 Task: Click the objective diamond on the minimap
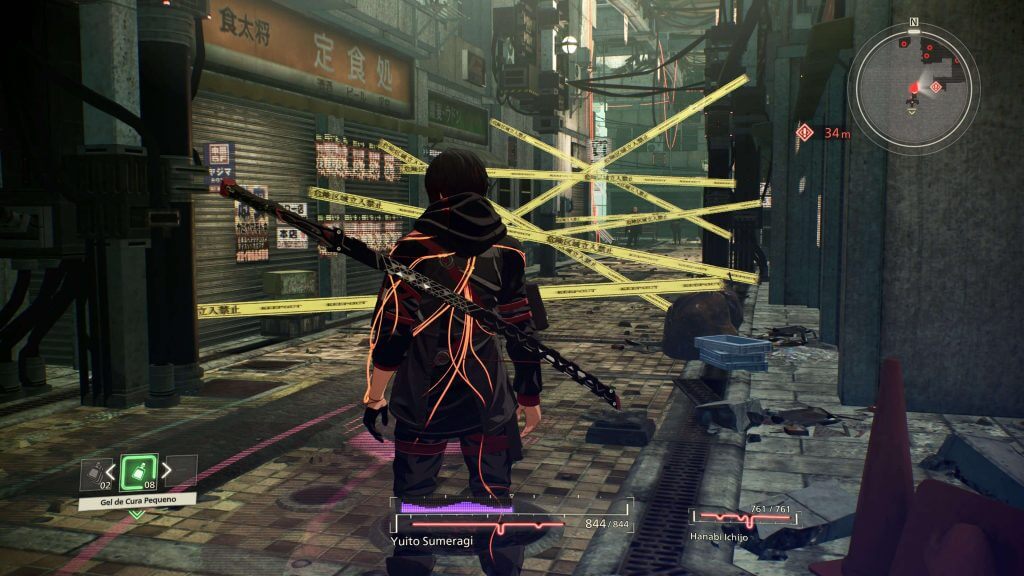point(936,87)
